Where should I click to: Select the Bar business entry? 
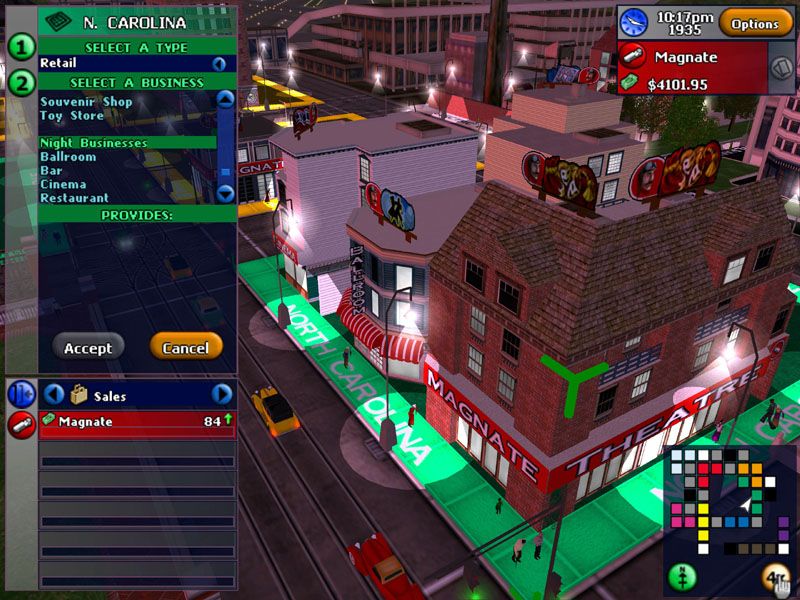click(50, 171)
